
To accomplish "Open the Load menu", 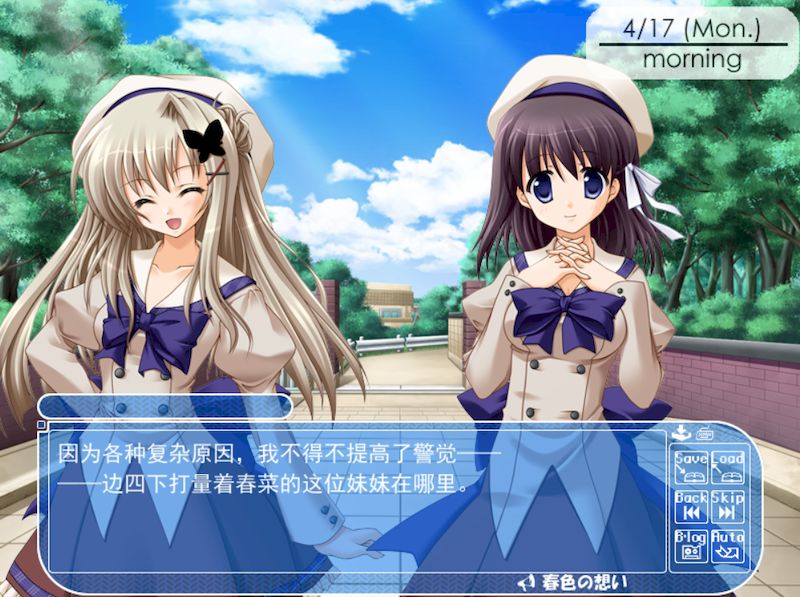I will click(x=728, y=467).
